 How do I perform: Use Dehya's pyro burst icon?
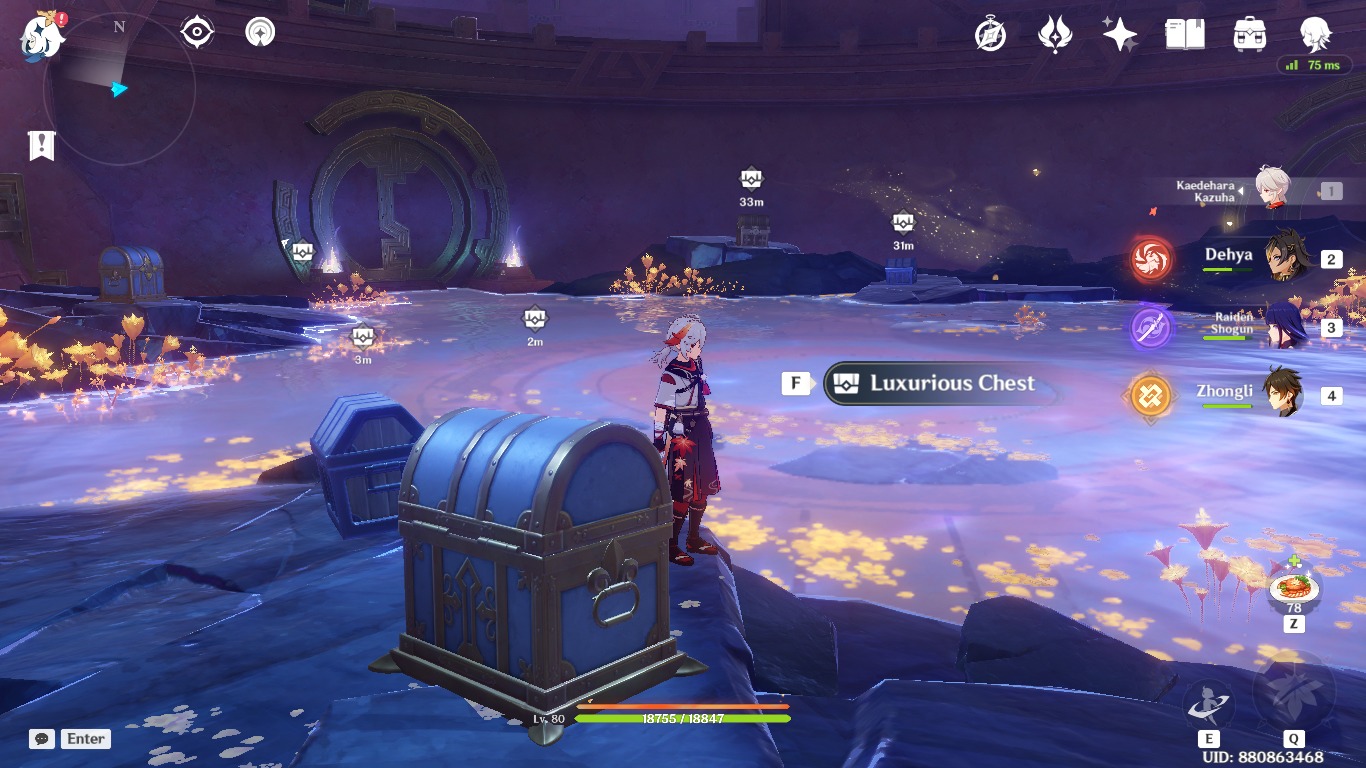point(1150,256)
